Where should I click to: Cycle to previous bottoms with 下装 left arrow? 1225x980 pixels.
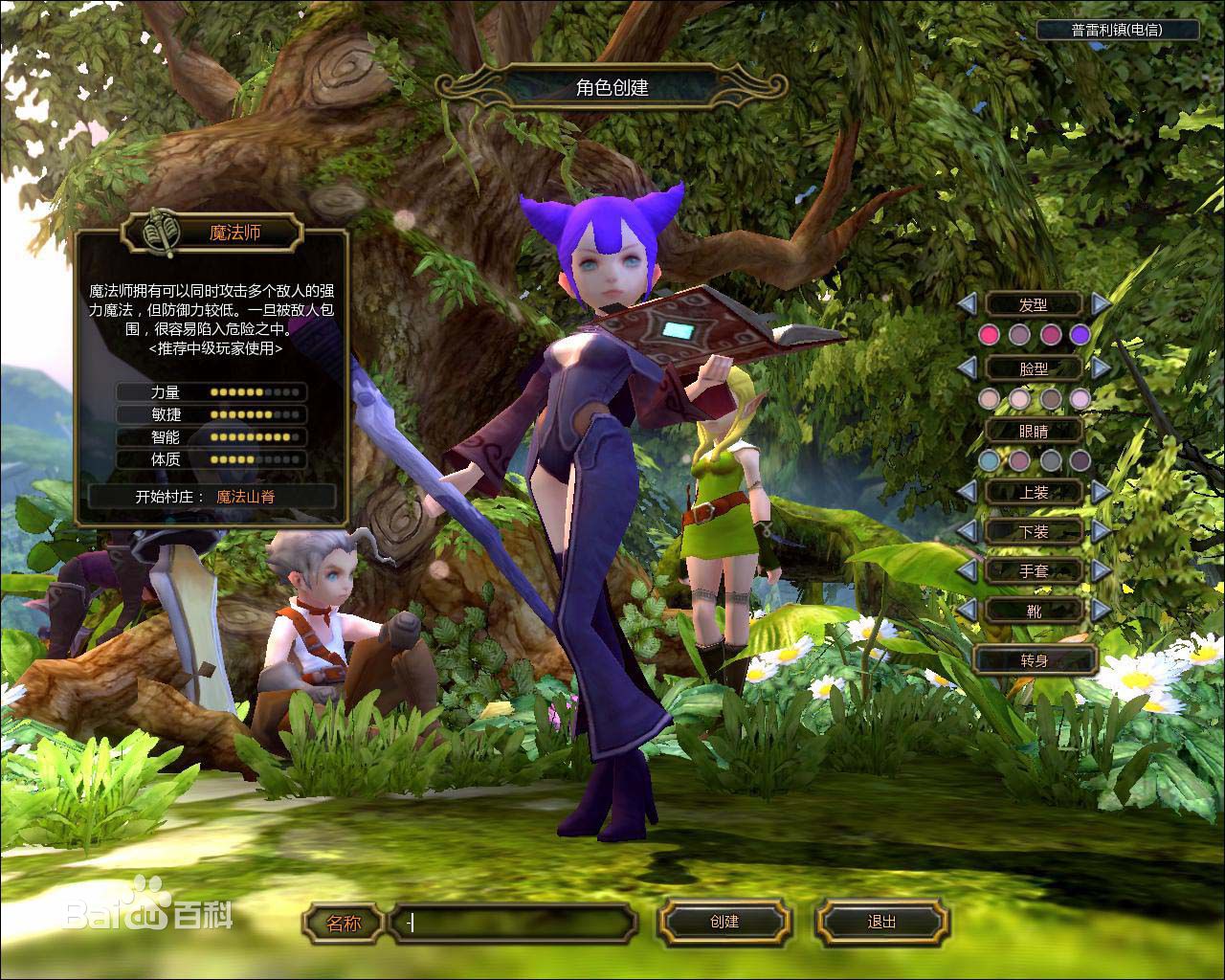pos(967,531)
